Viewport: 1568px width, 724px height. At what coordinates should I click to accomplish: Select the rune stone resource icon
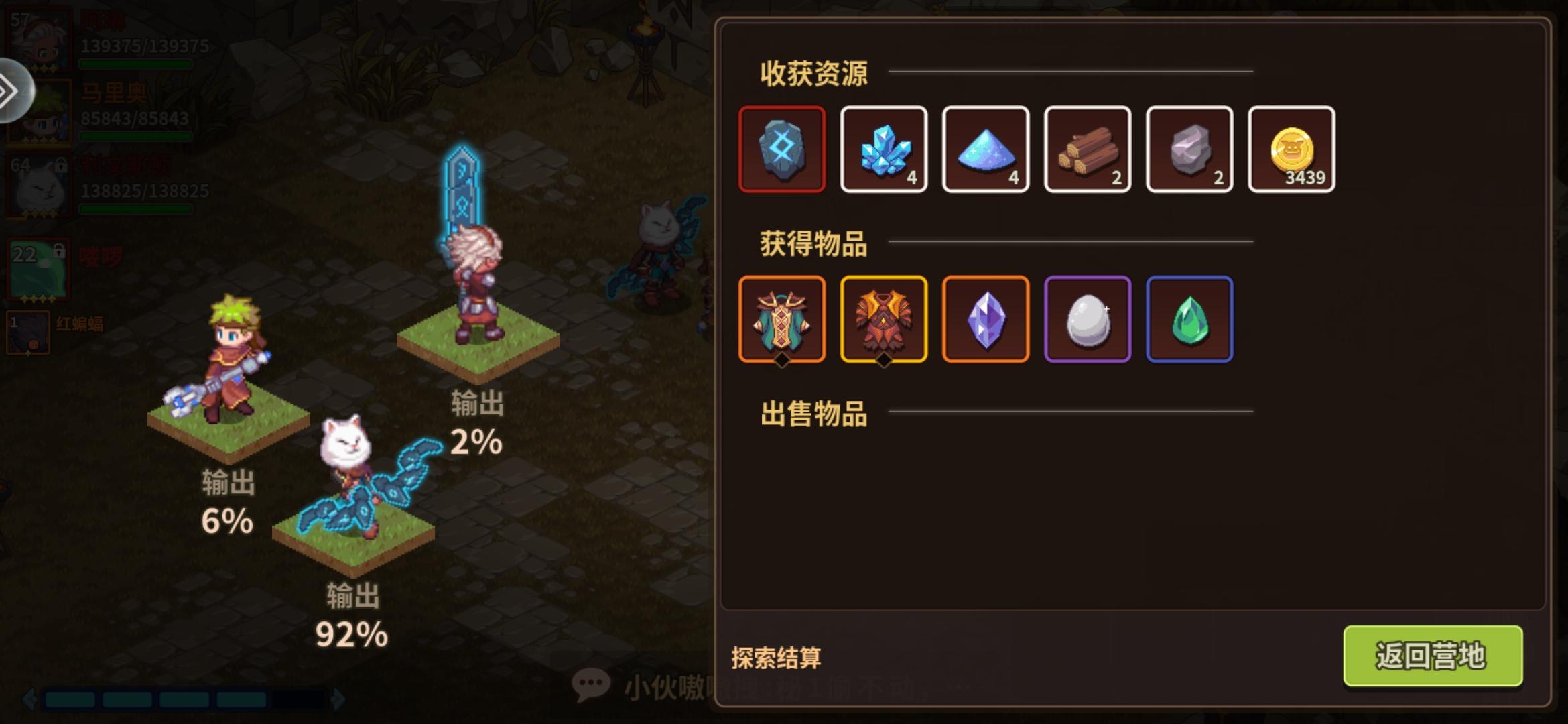[x=783, y=148]
